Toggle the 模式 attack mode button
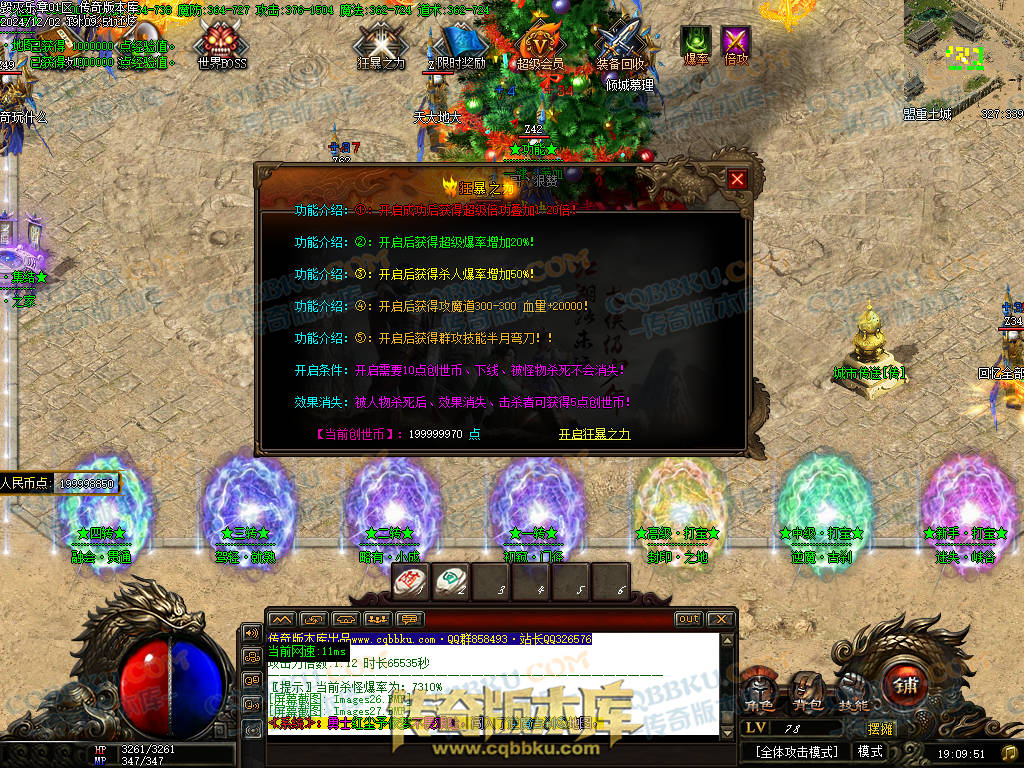This screenshot has width=1024, height=768. pos(870,751)
